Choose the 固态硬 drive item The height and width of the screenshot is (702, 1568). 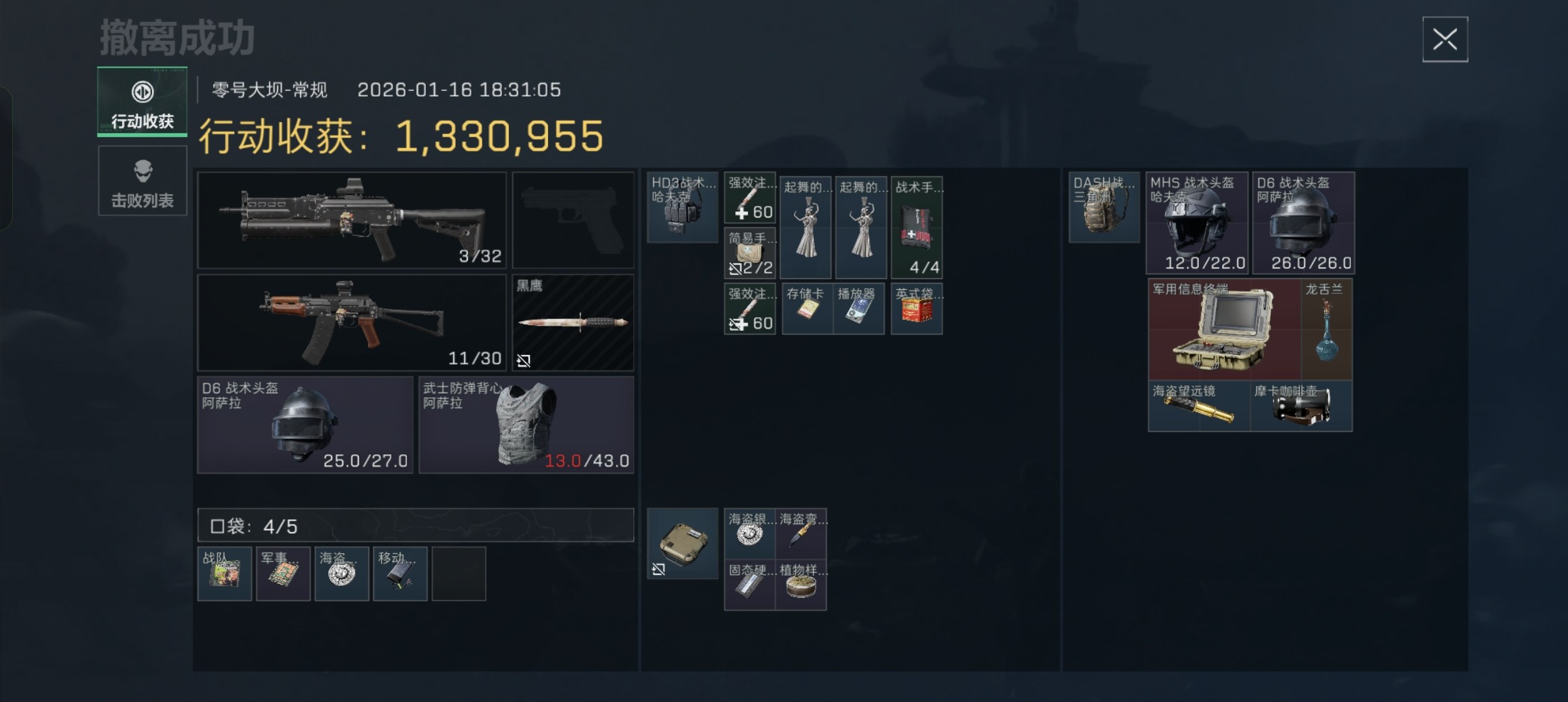coord(750,585)
